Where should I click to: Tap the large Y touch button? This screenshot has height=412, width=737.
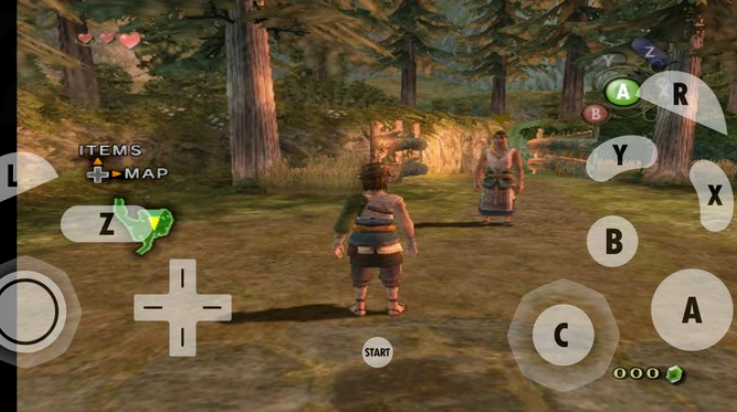(620, 156)
